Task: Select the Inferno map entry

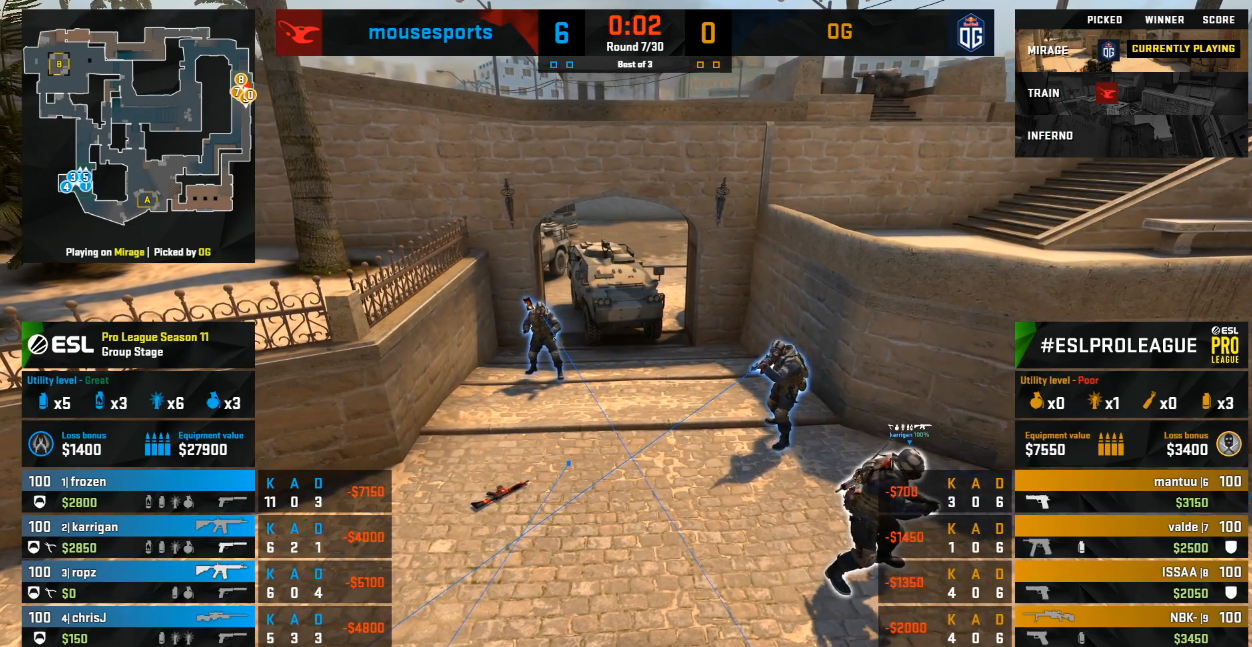Action: pyautogui.click(x=1050, y=136)
